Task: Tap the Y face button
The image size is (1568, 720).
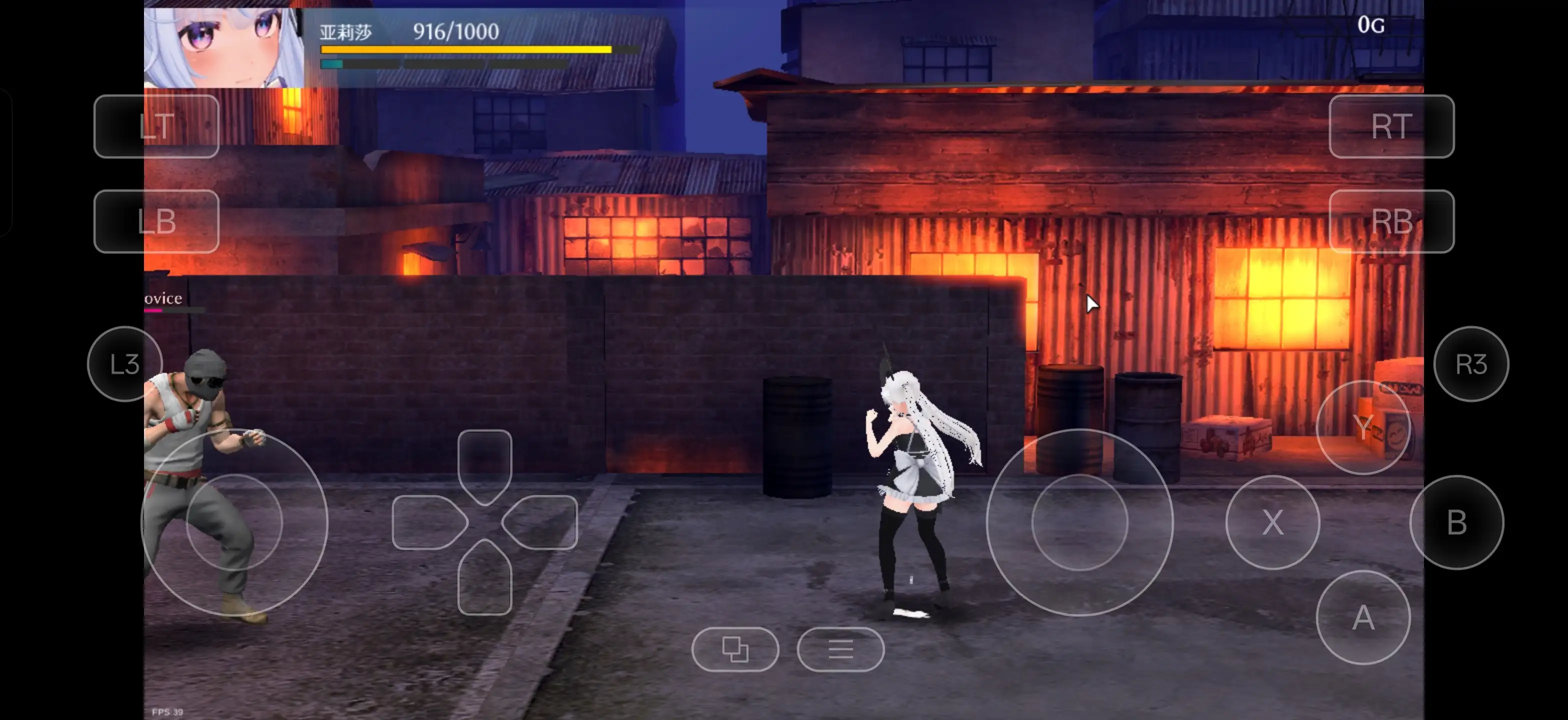Action: click(1363, 427)
